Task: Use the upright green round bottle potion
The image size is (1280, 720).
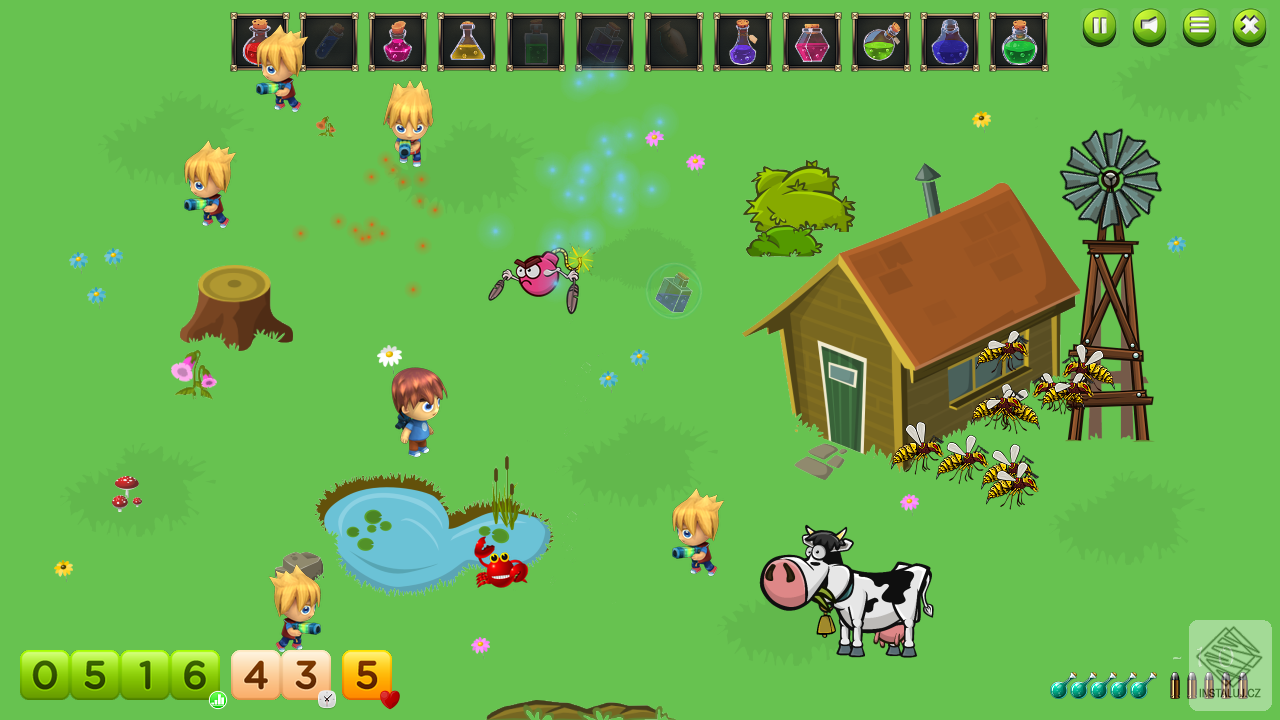Action: [x=1019, y=42]
